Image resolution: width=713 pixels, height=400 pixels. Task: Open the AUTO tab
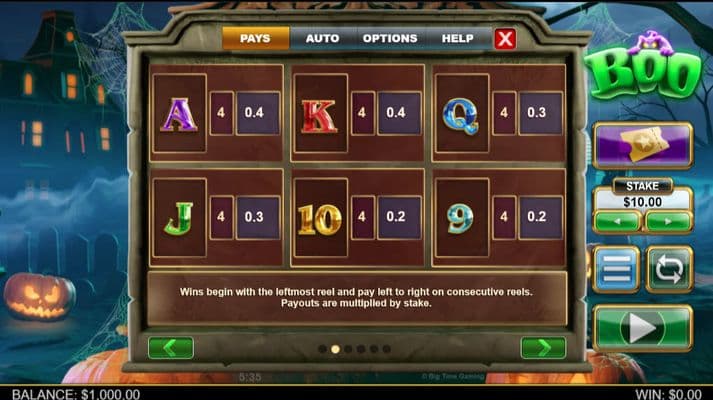[x=322, y=39]
